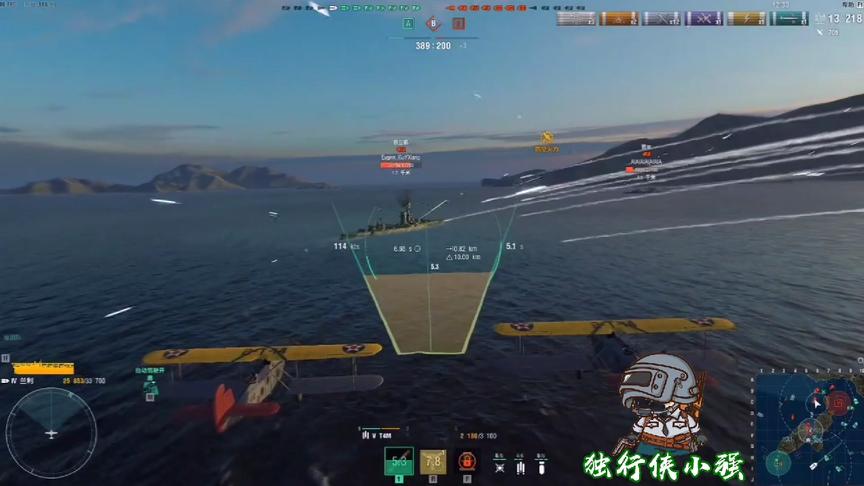Choose the triple-torpedo bomber icon
The image size is (864, 486).
[520, 464]
